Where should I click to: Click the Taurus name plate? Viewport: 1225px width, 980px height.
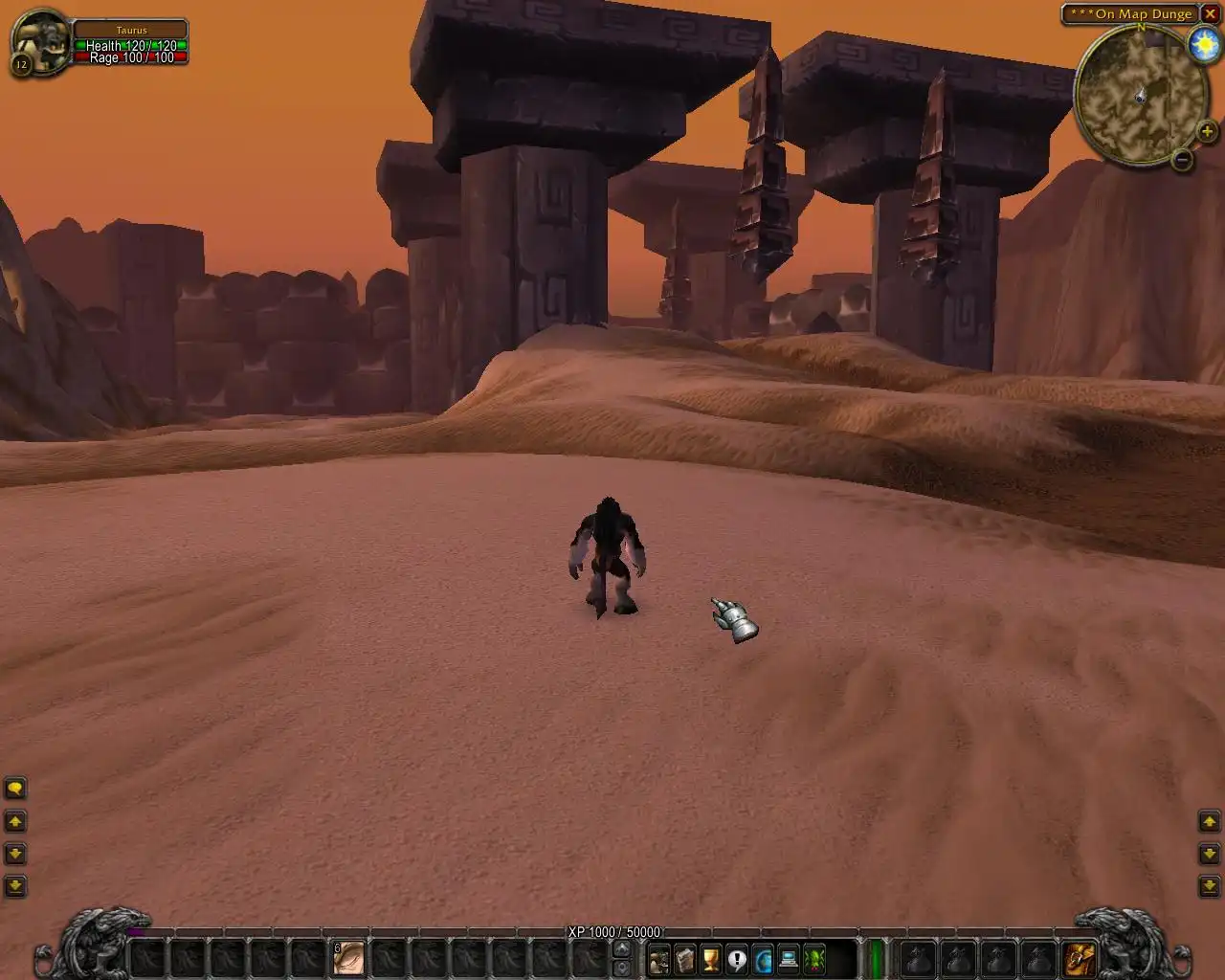tap(131, 31)
